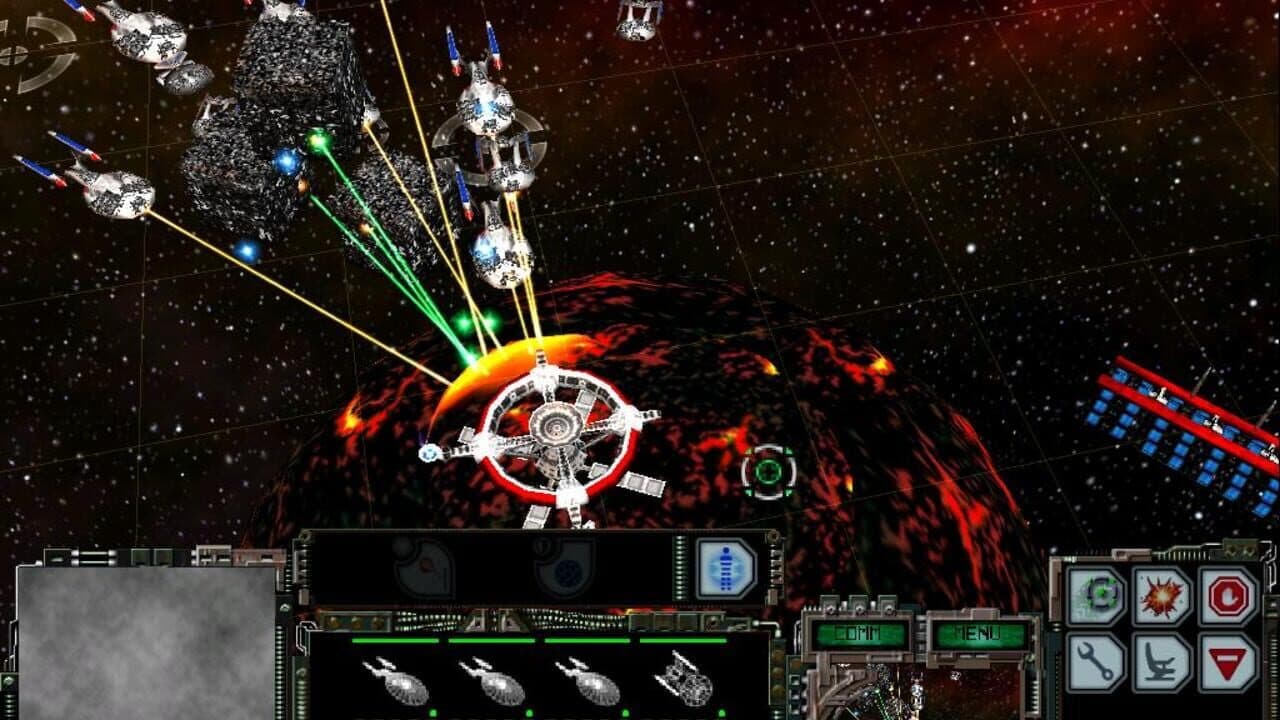This screenshot has width=1280, height=720.
Task: Toggle the last ship's green status light
Action: point(721,712)
